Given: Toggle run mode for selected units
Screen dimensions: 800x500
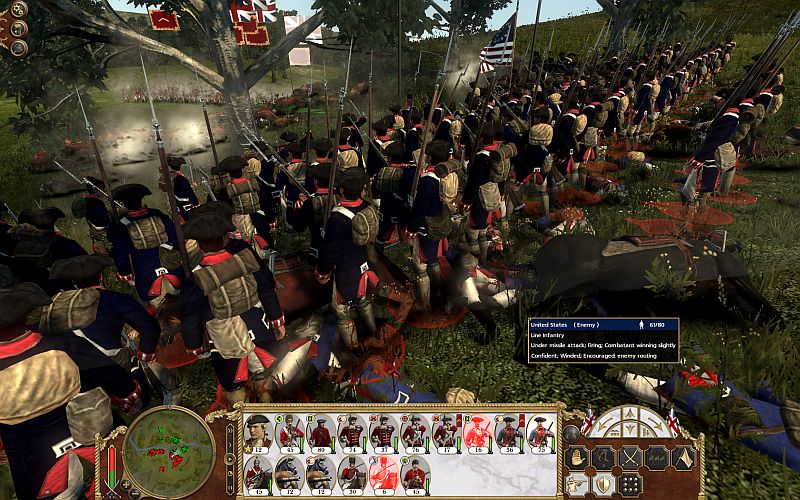Looking at the screenshot, I should (x=605, y=457).
